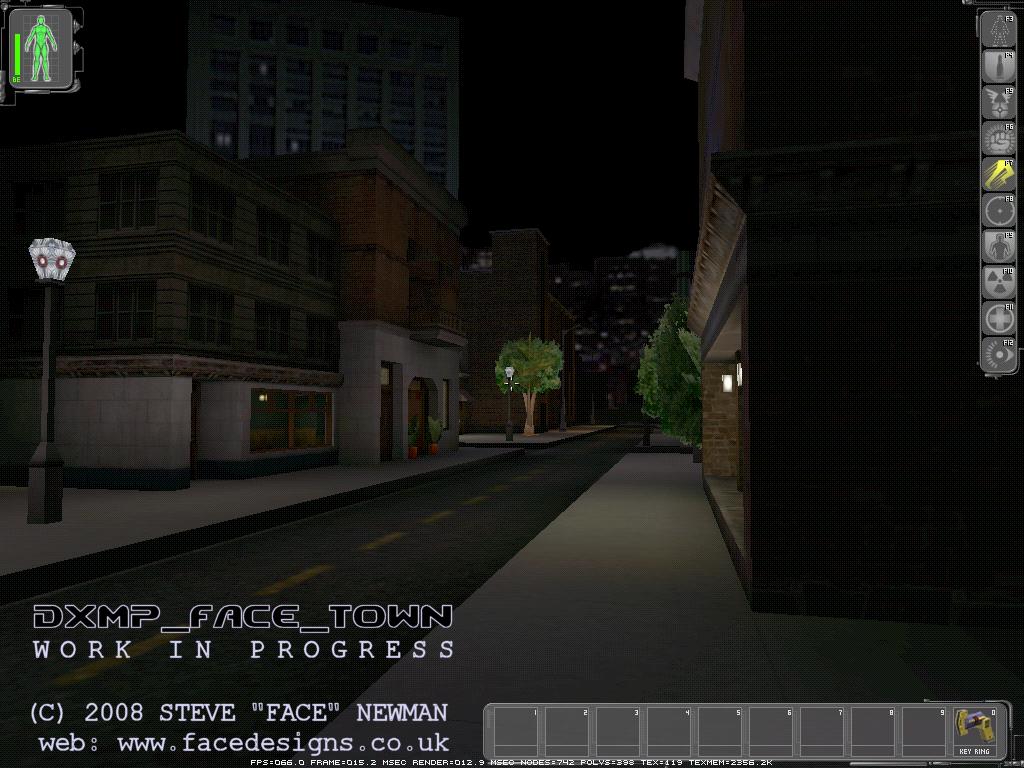Toggle the F9 body figure augmentation
Screen dimensions: 1024x768
tap(997, 247)
